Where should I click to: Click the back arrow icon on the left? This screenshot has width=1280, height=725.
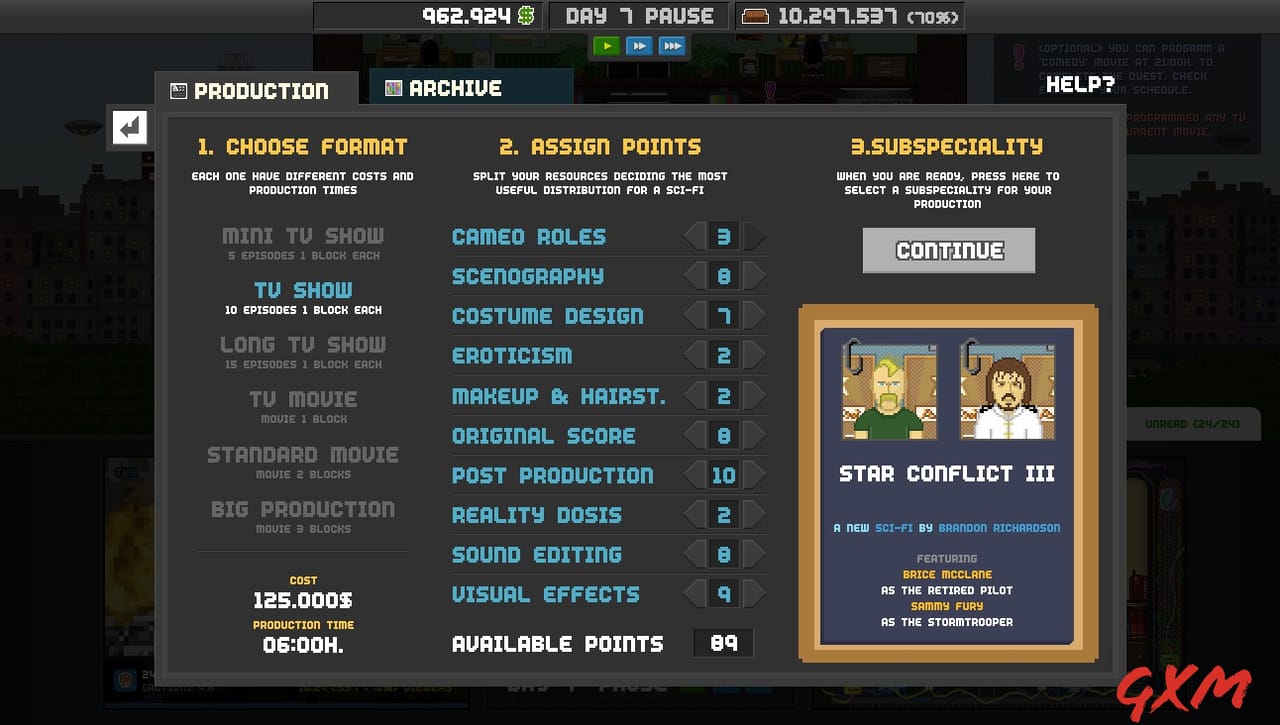(x=129, y=128)
